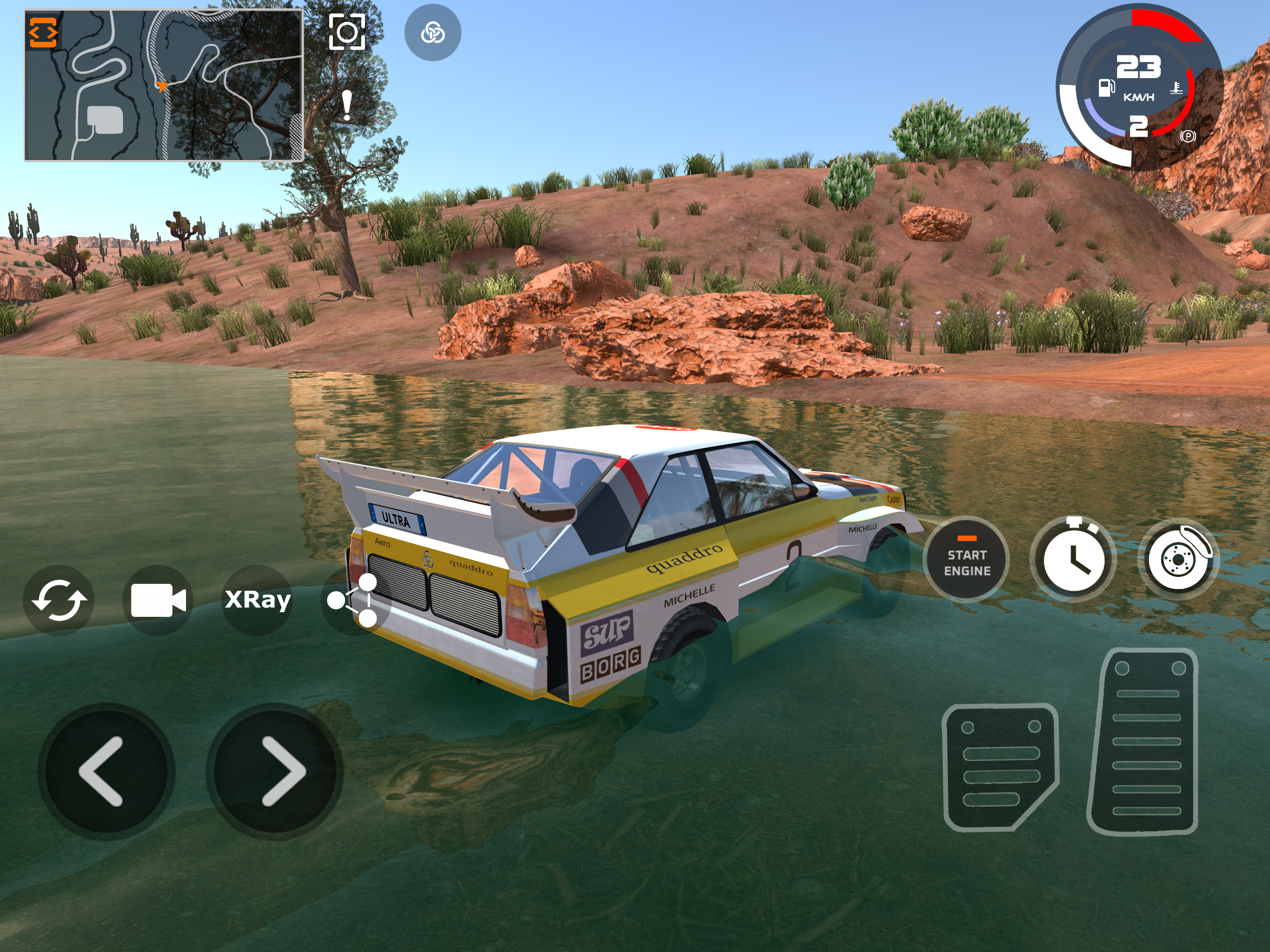Screen dimensions: 1270x952
Task: Open the round interlocking-rings button
Action: coord(432,33)
